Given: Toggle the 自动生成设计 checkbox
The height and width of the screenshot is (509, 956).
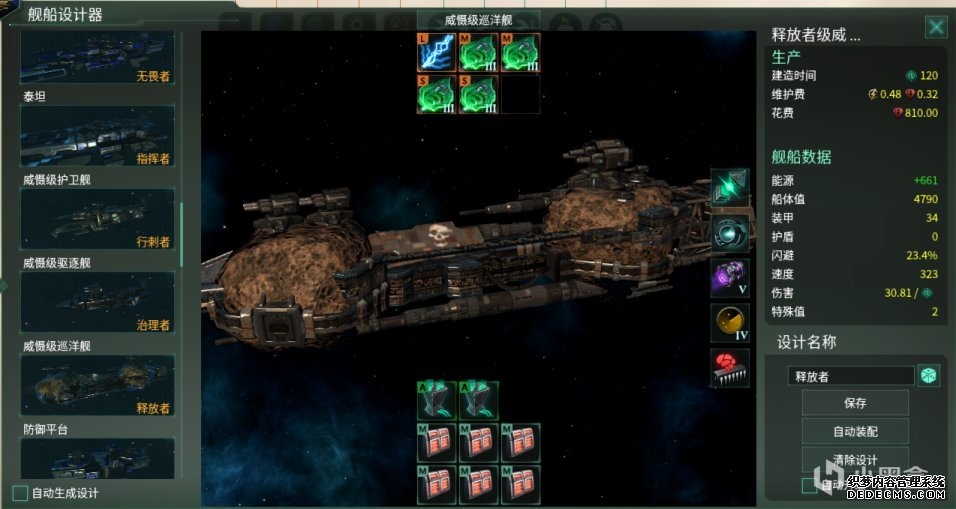Looking at the screenshot, I should click(x=20, y=492).
